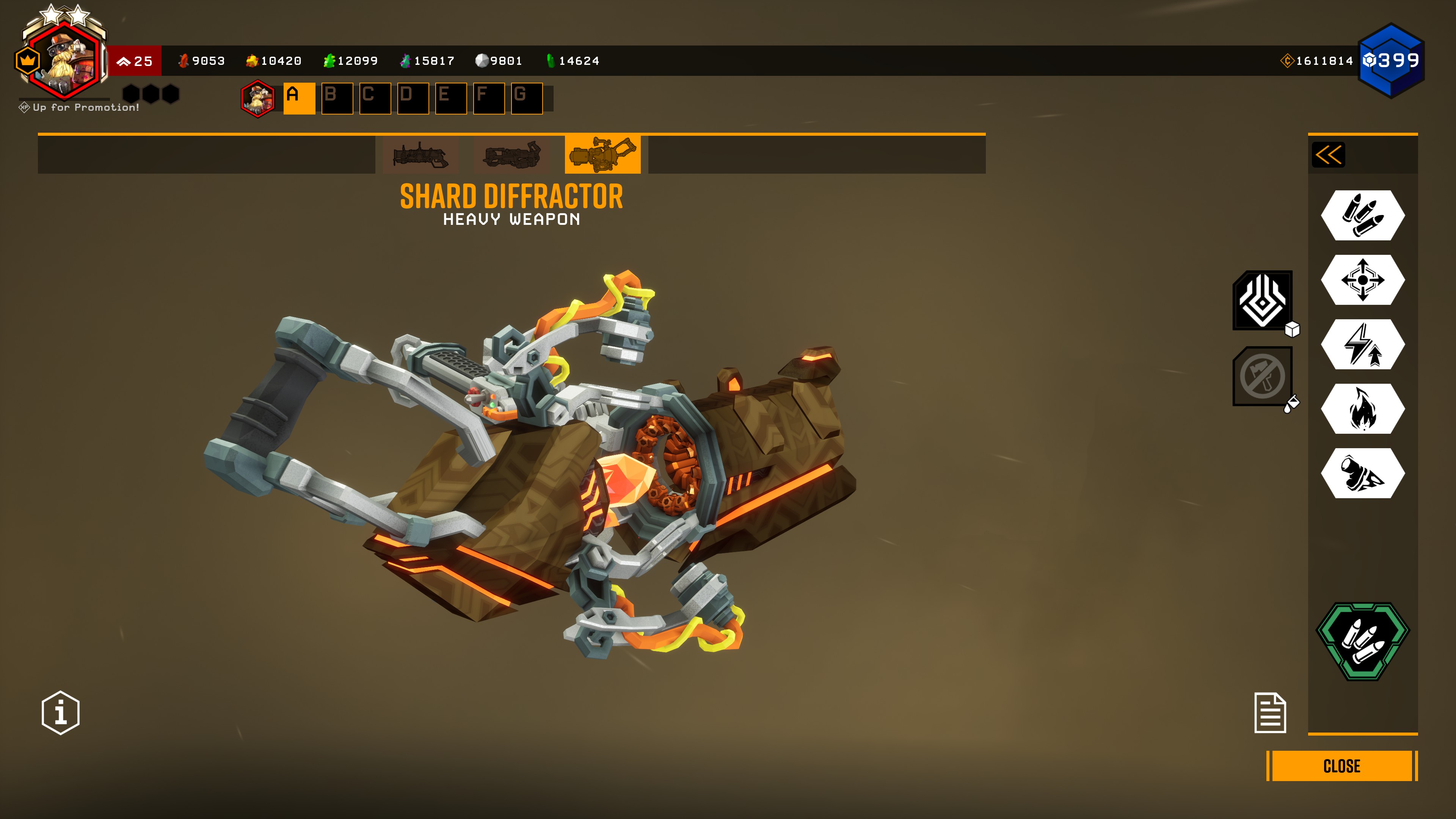1456x819 pixels.
Task: Choose loadout F
Action: 488,98
